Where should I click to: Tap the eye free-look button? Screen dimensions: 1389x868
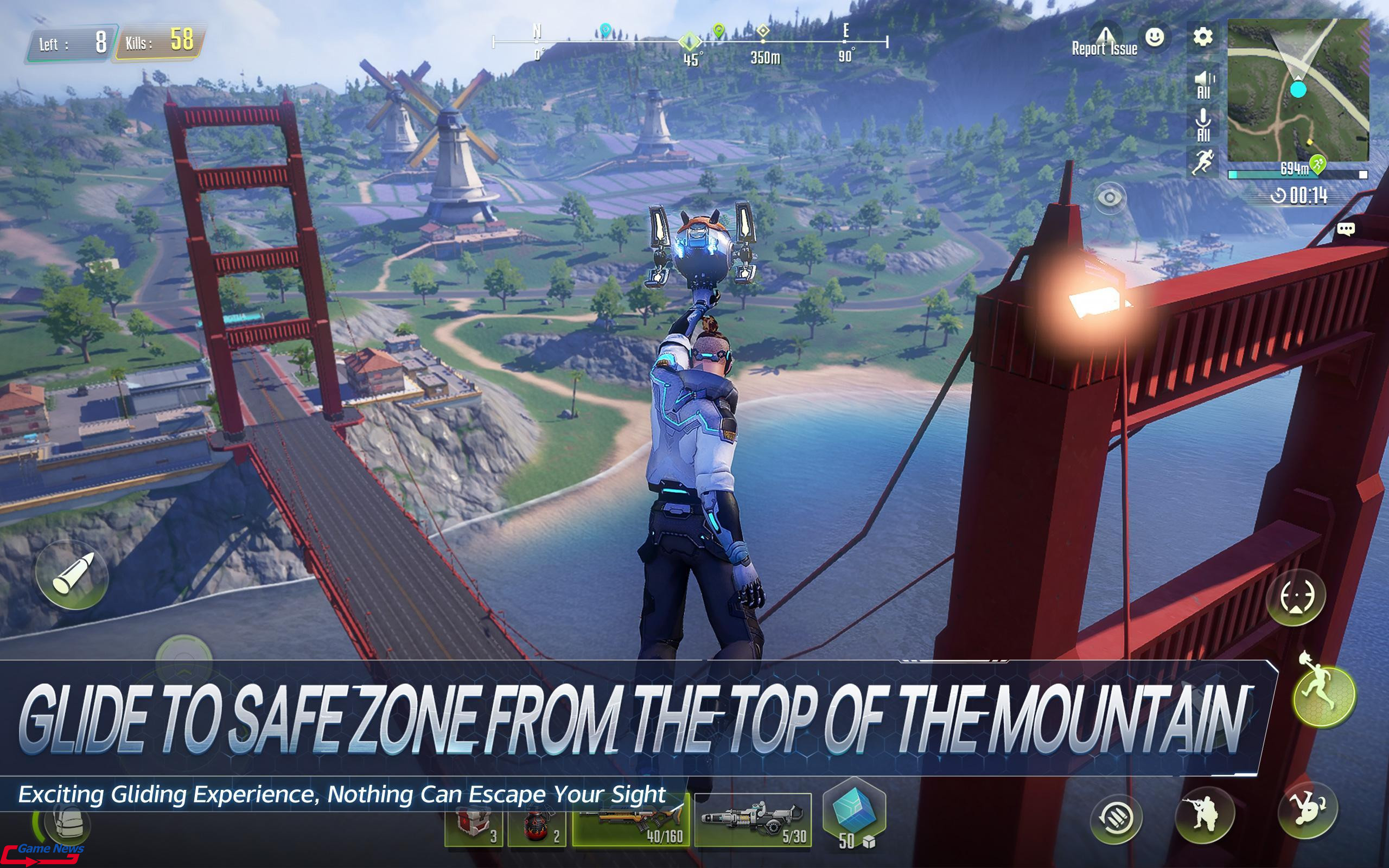pyautogui.click(x=1110, y=198)
